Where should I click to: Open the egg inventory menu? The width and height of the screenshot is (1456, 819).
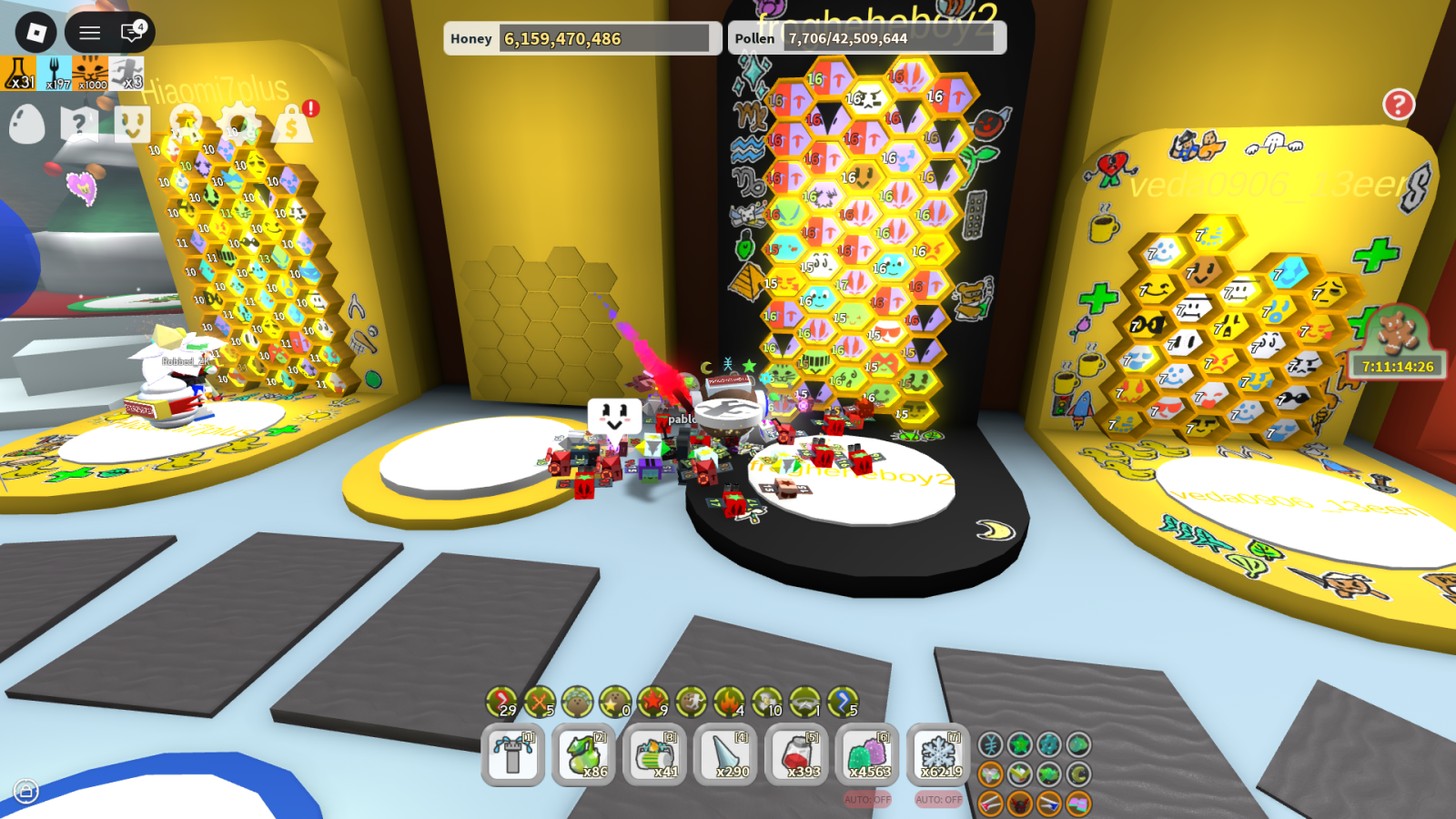pyautogui.click(x=26, y=123)
